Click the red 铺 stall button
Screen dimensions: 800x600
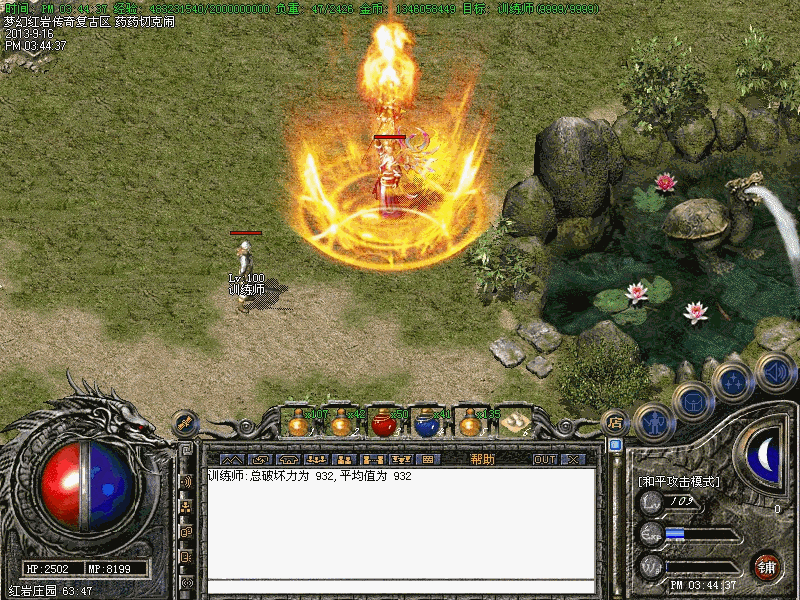[x=767, y=567]
